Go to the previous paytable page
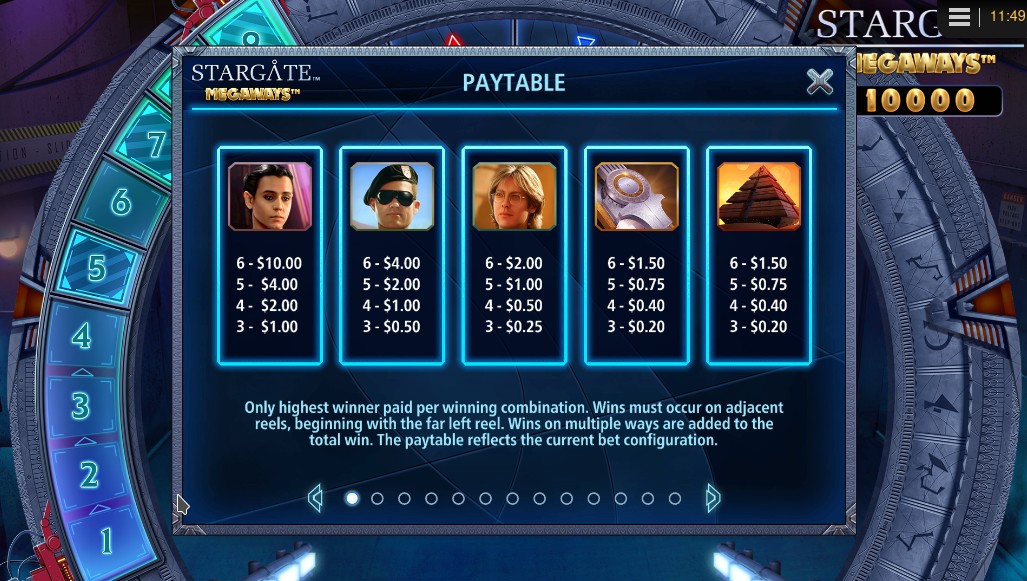The image size is (1027, 581). click(x=316, y=497)
